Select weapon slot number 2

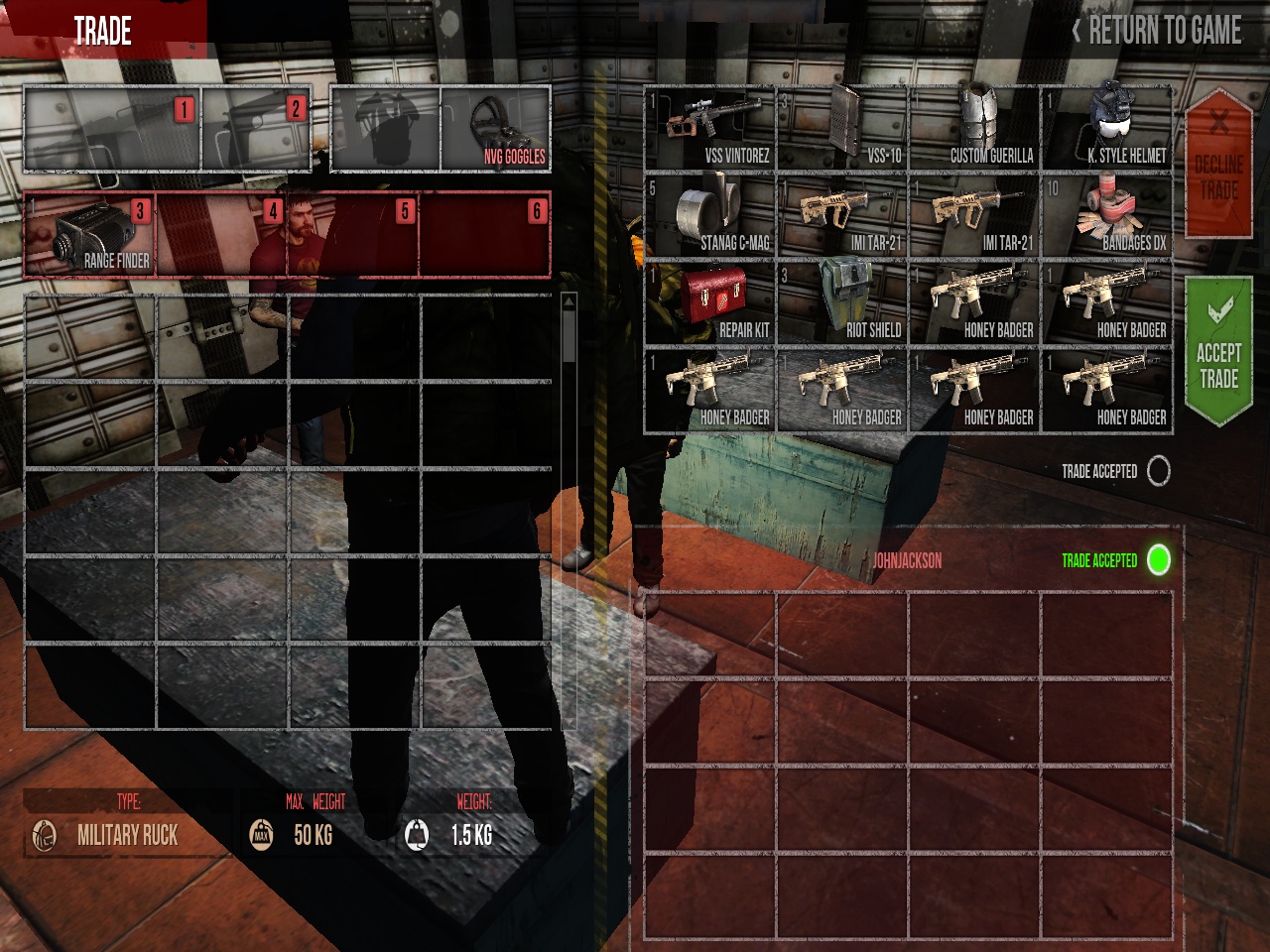(256, 129)
